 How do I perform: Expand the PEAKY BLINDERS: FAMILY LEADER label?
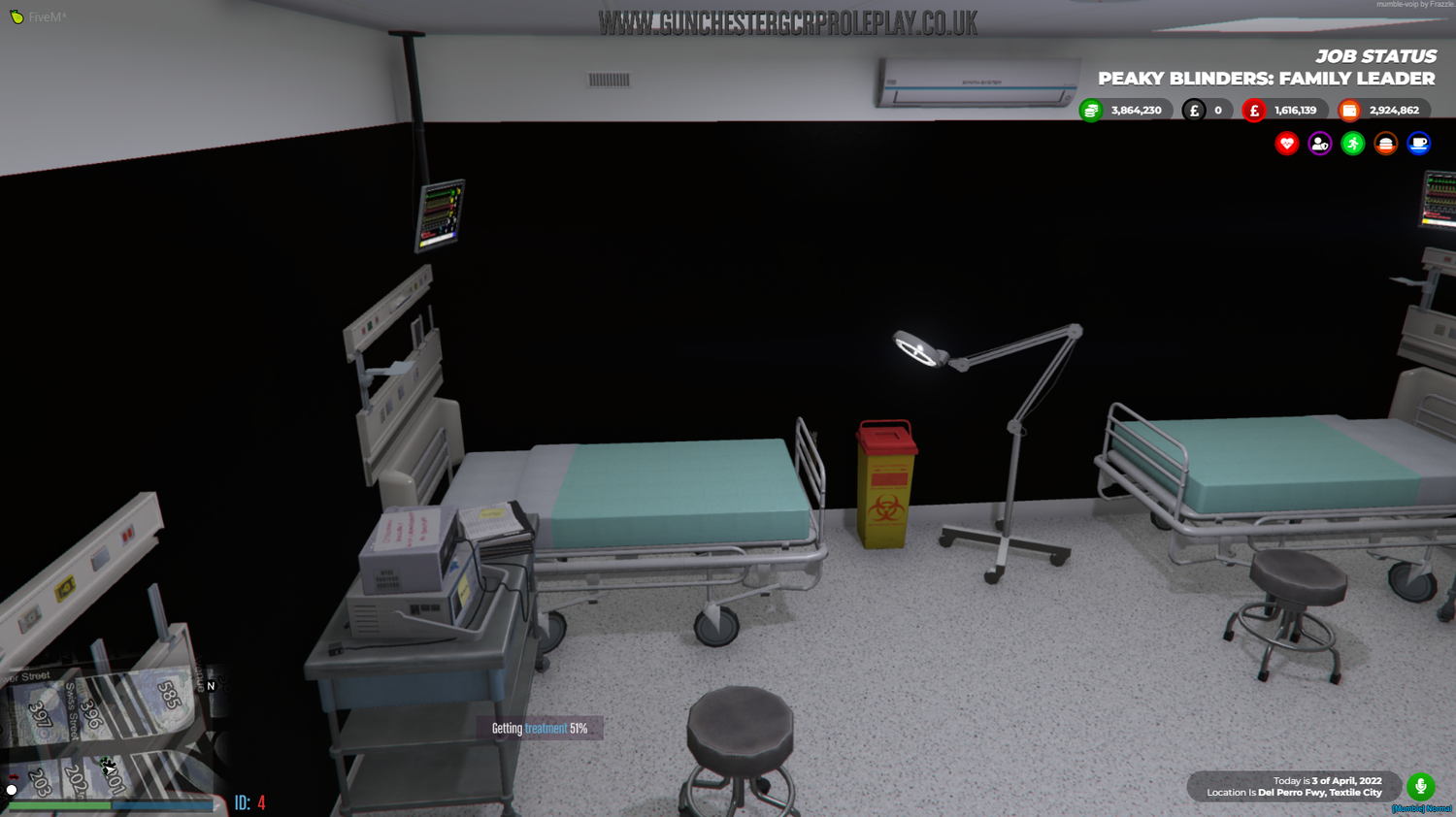[x=1266, y=79]
